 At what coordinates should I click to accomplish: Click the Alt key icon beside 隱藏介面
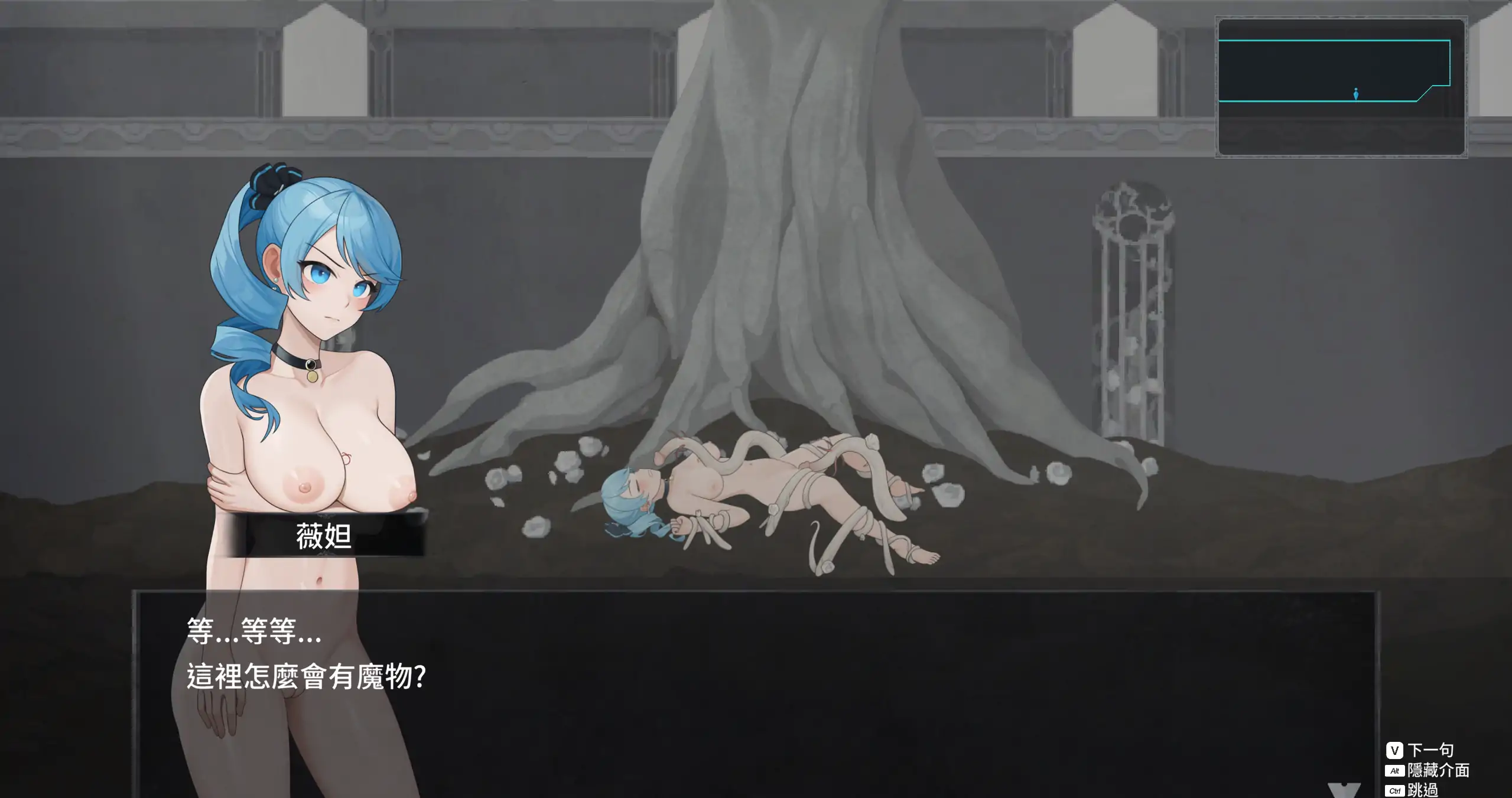pos(1394,771)
